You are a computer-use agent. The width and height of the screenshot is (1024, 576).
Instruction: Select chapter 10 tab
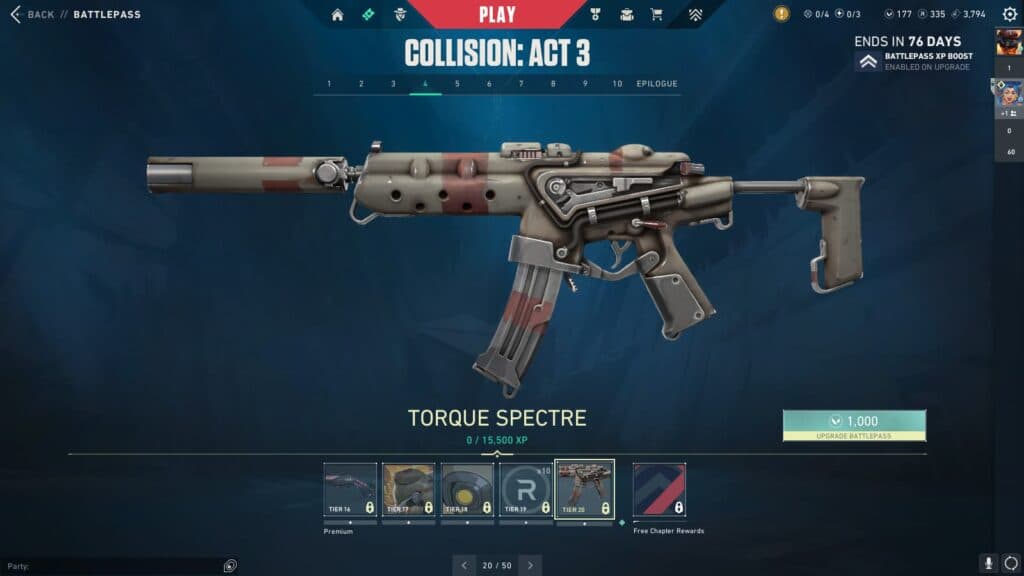[617, 84]
